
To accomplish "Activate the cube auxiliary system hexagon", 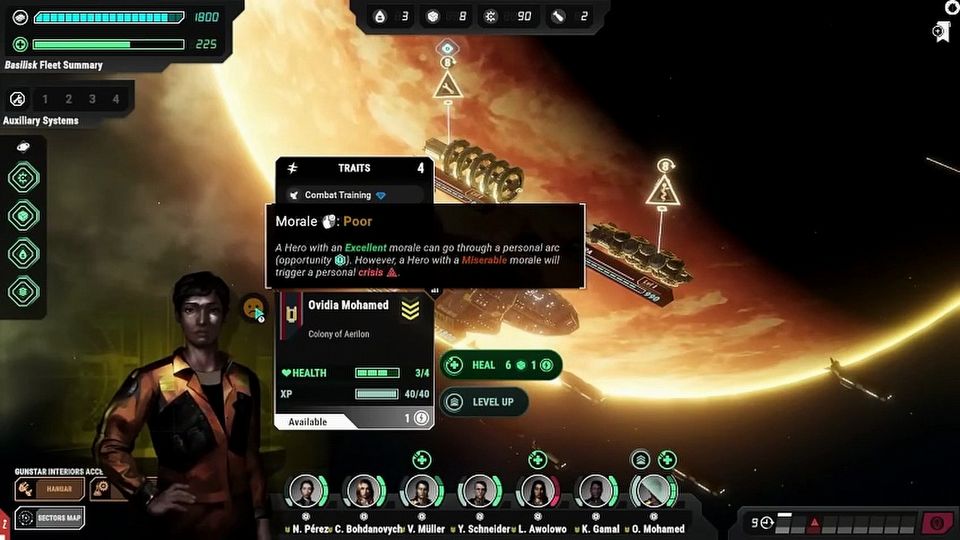I will click(24, 216).
